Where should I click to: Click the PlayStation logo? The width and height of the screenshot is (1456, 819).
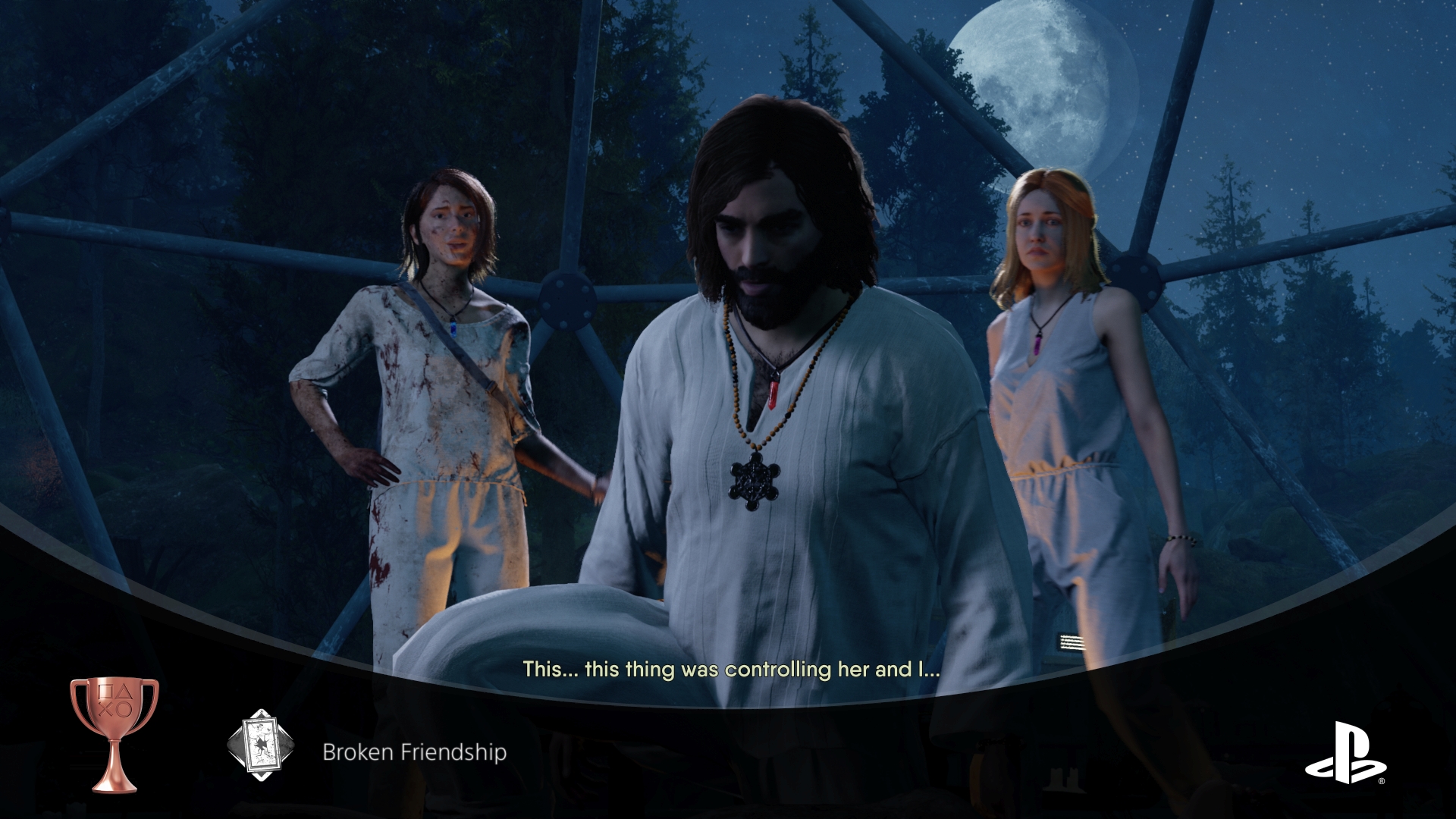click(x=1345, y=752)
